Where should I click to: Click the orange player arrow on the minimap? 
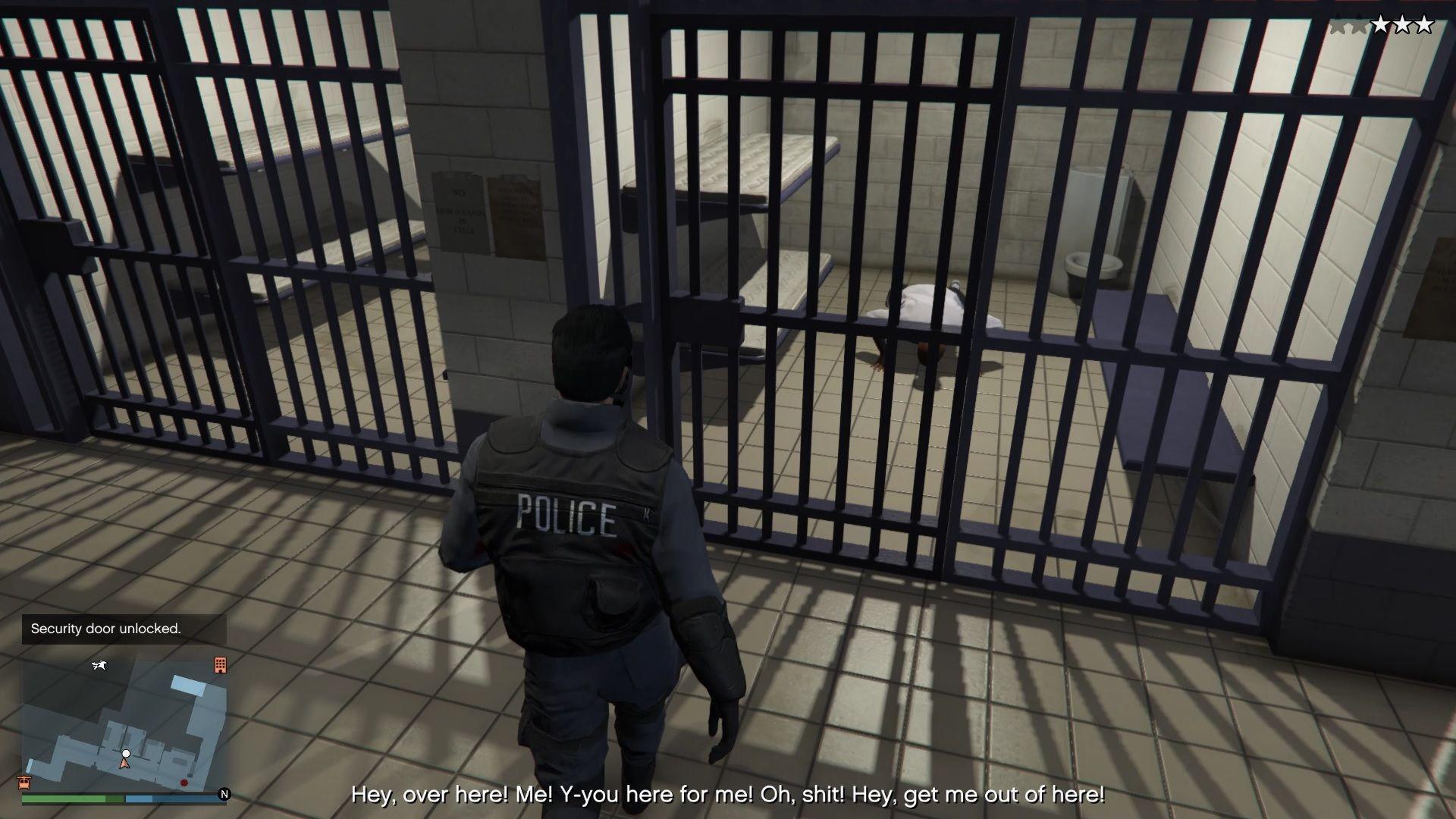click(125, 764)
